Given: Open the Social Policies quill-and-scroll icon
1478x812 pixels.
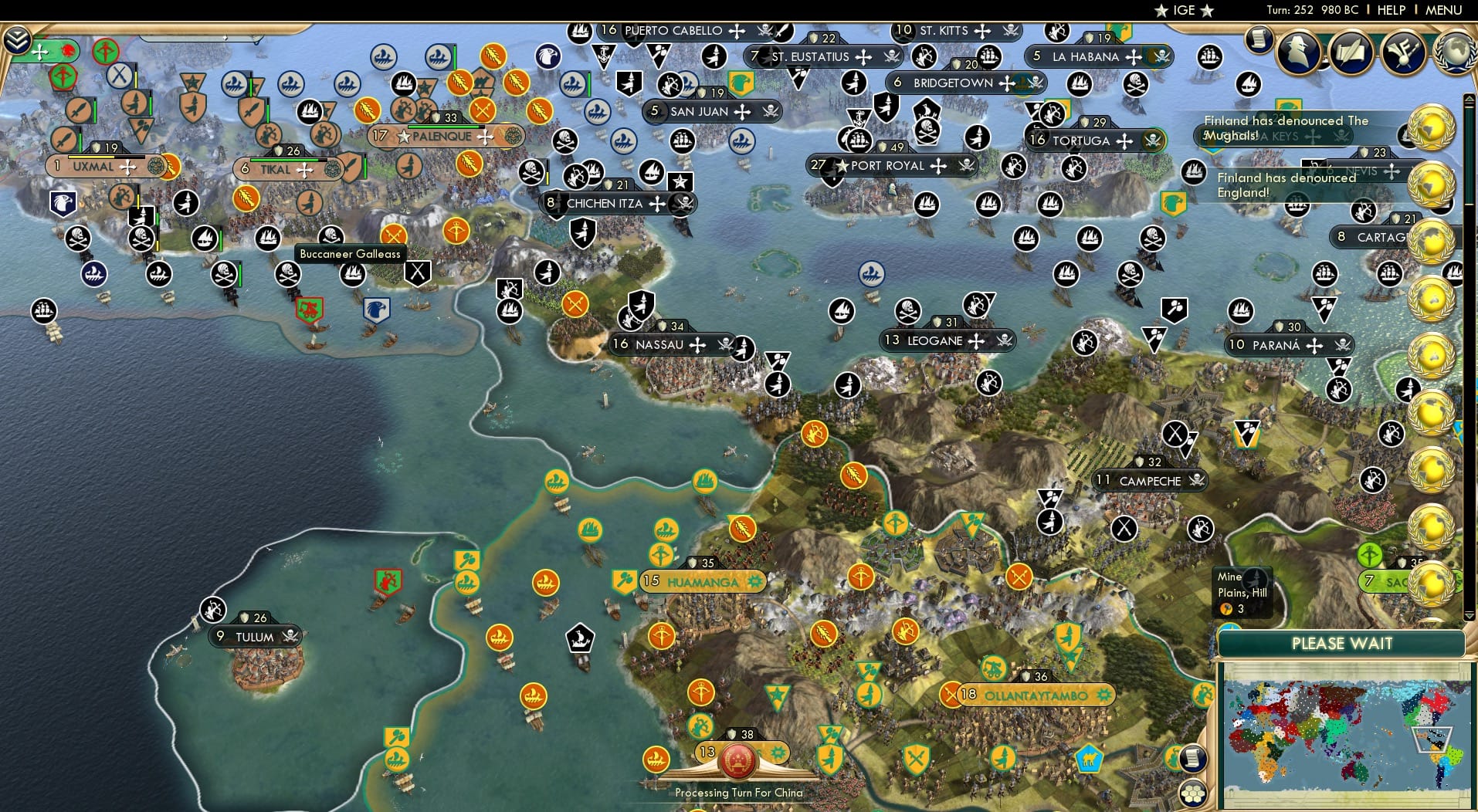Looking at the screenshot, I should 1349,52.
